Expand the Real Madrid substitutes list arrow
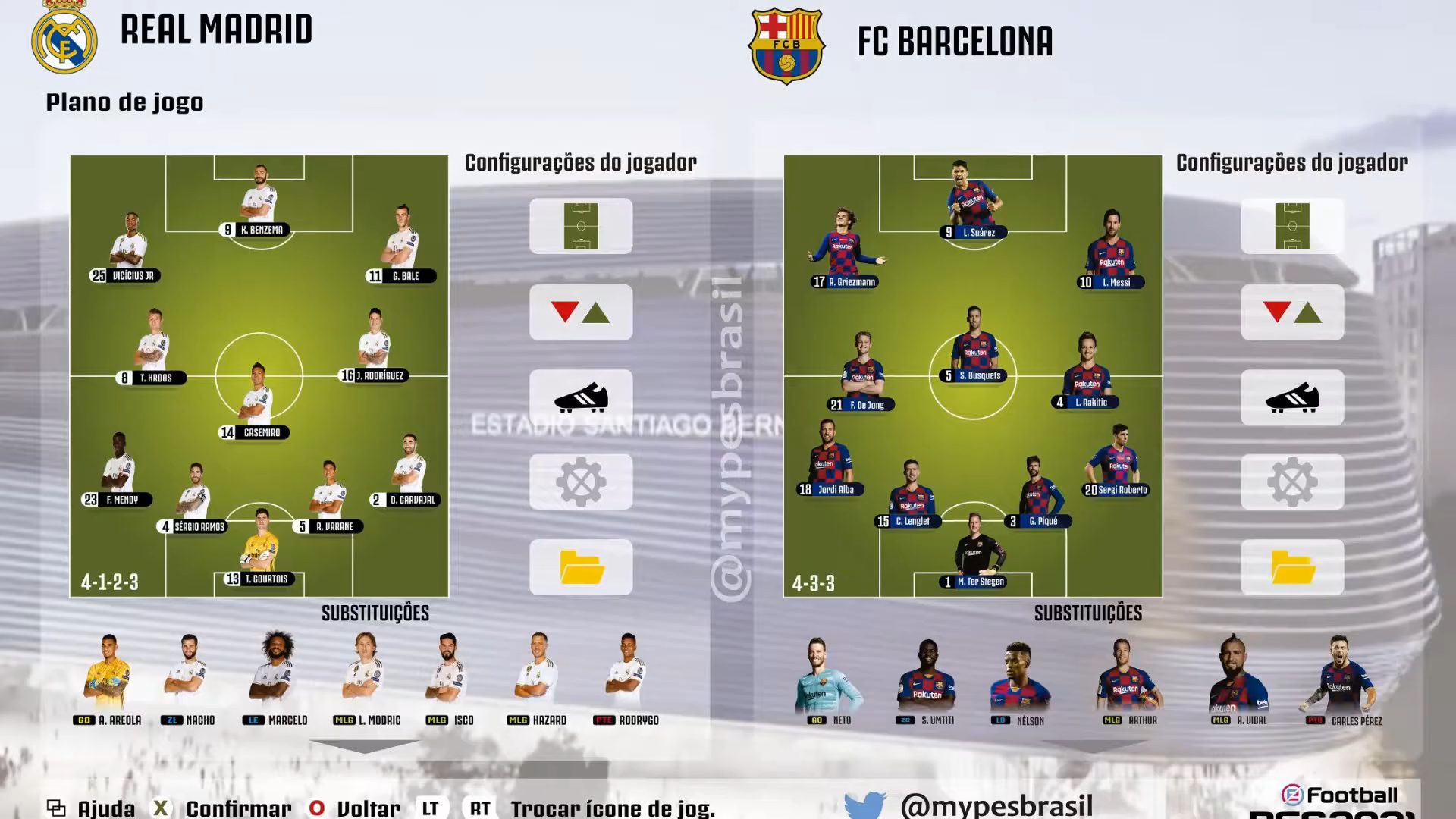The image size is (1456, 819). click(365, 747)
